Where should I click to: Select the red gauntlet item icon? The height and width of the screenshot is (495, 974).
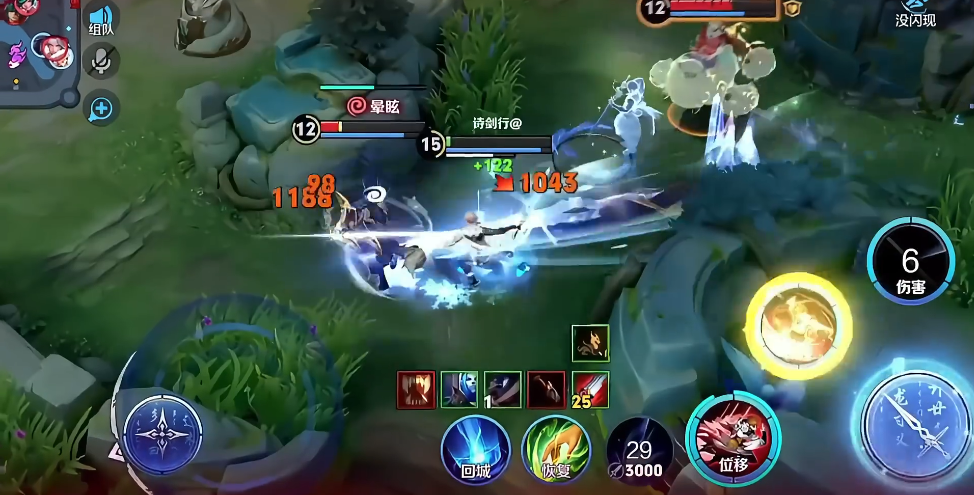416,390
